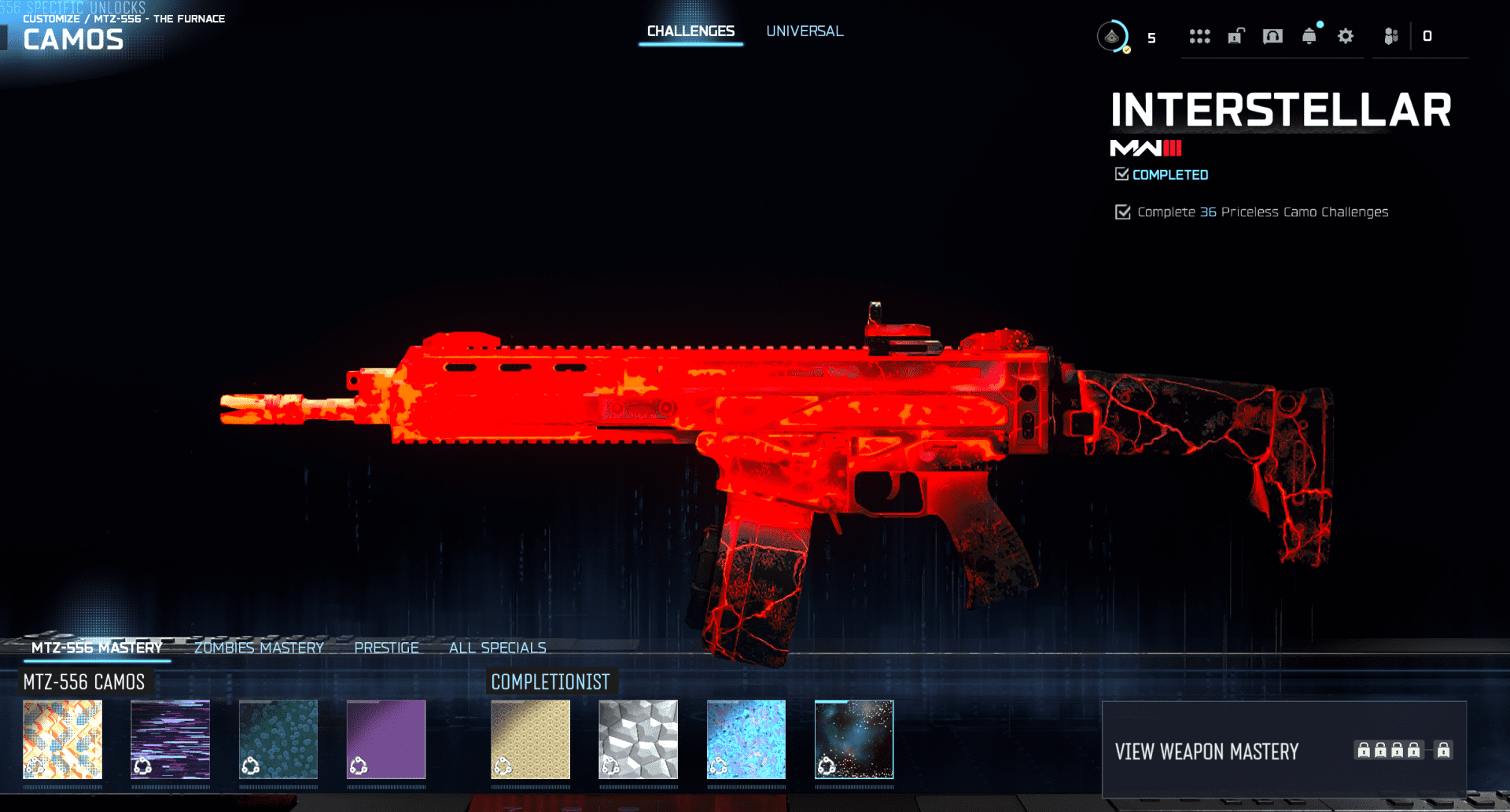Open the Universal camos tab
1510x812 pixels.
click(x=805, y=31)
